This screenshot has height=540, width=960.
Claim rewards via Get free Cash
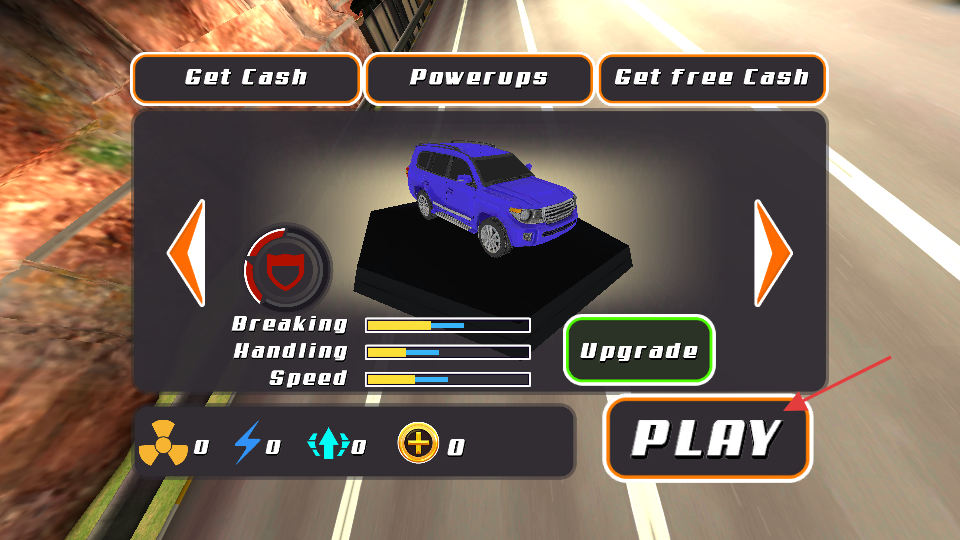click(712, 78)
